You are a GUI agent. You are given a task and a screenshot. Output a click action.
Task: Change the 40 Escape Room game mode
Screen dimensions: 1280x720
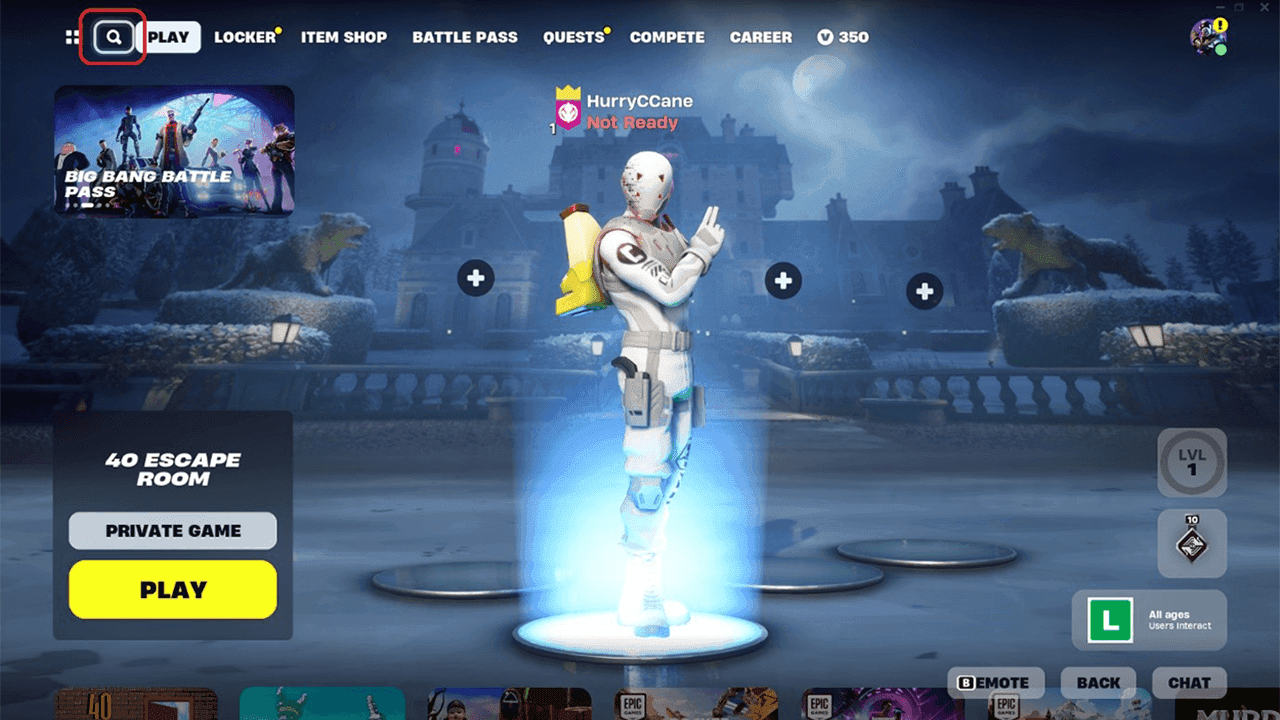pos(173,469)
